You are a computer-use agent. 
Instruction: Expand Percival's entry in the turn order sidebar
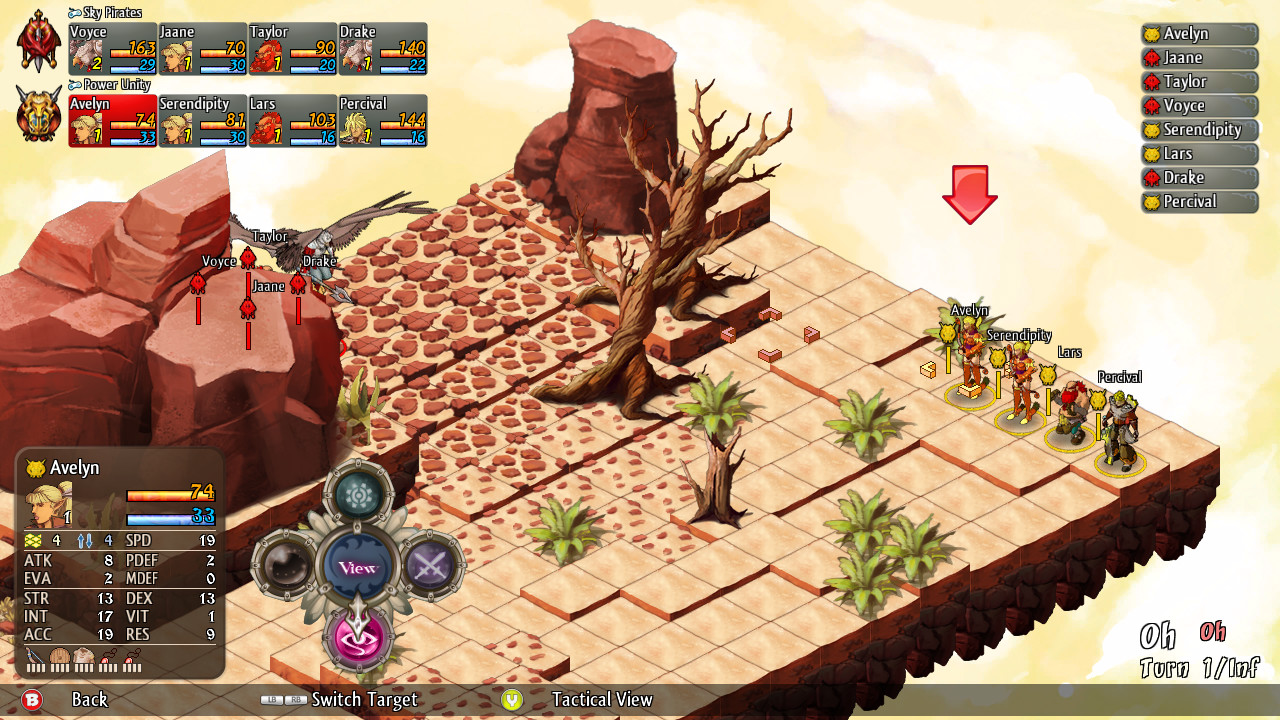[x=1199, y=201]
